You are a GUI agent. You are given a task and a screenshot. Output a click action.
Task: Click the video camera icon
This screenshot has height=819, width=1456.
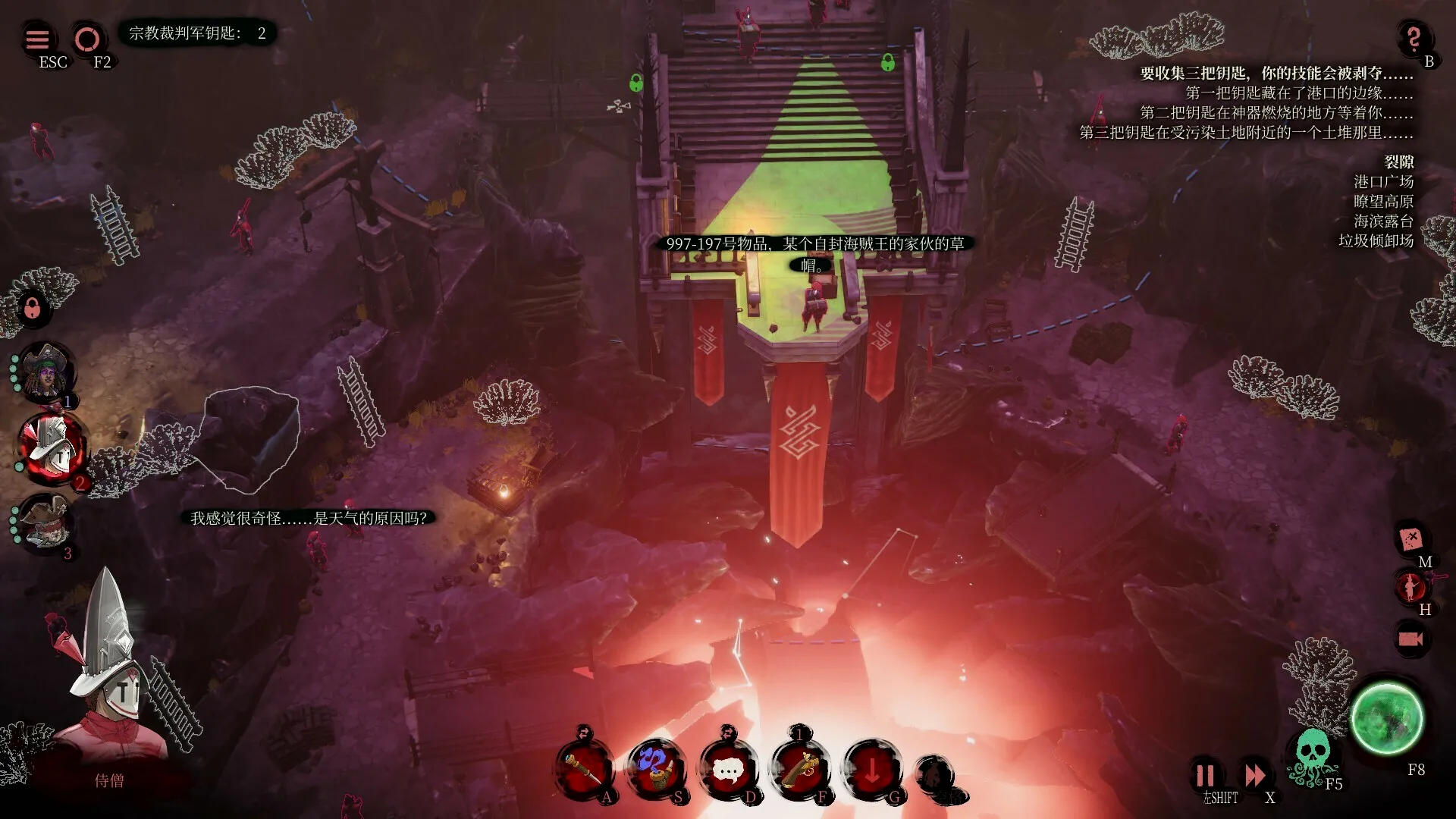[x=1410, y=639]
